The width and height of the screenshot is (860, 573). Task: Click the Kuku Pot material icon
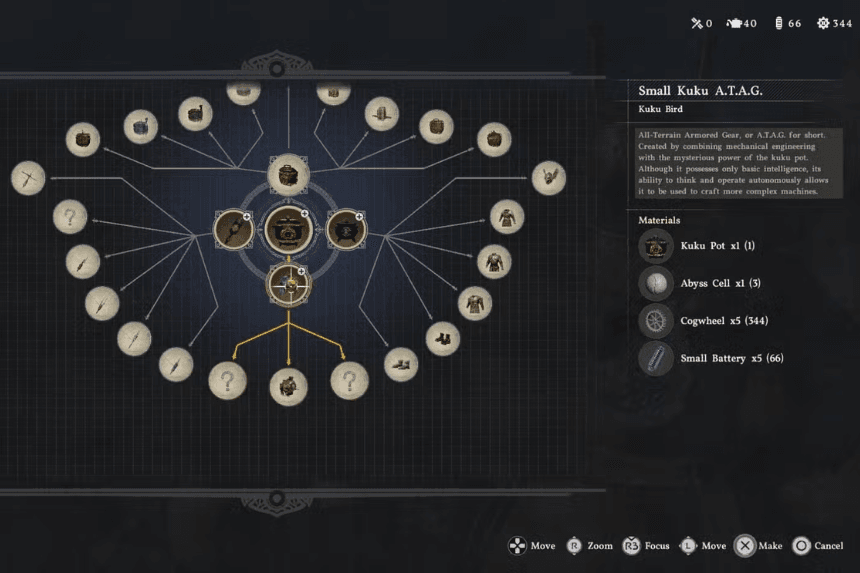pos(656,245)
